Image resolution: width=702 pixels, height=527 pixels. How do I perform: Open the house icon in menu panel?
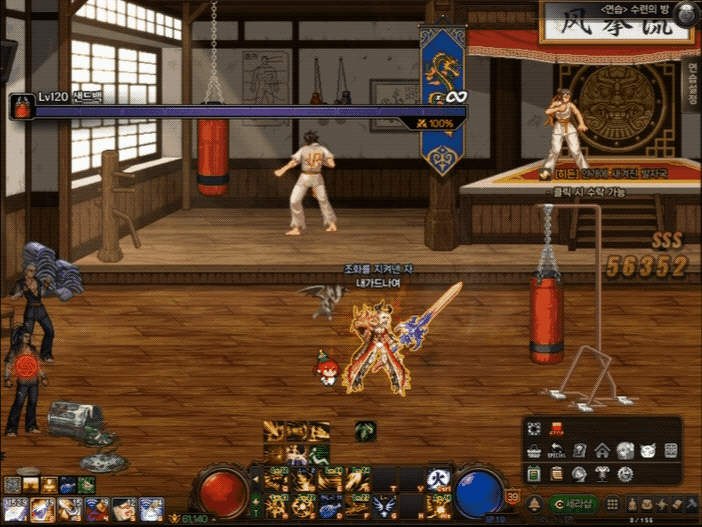point(602,450)
